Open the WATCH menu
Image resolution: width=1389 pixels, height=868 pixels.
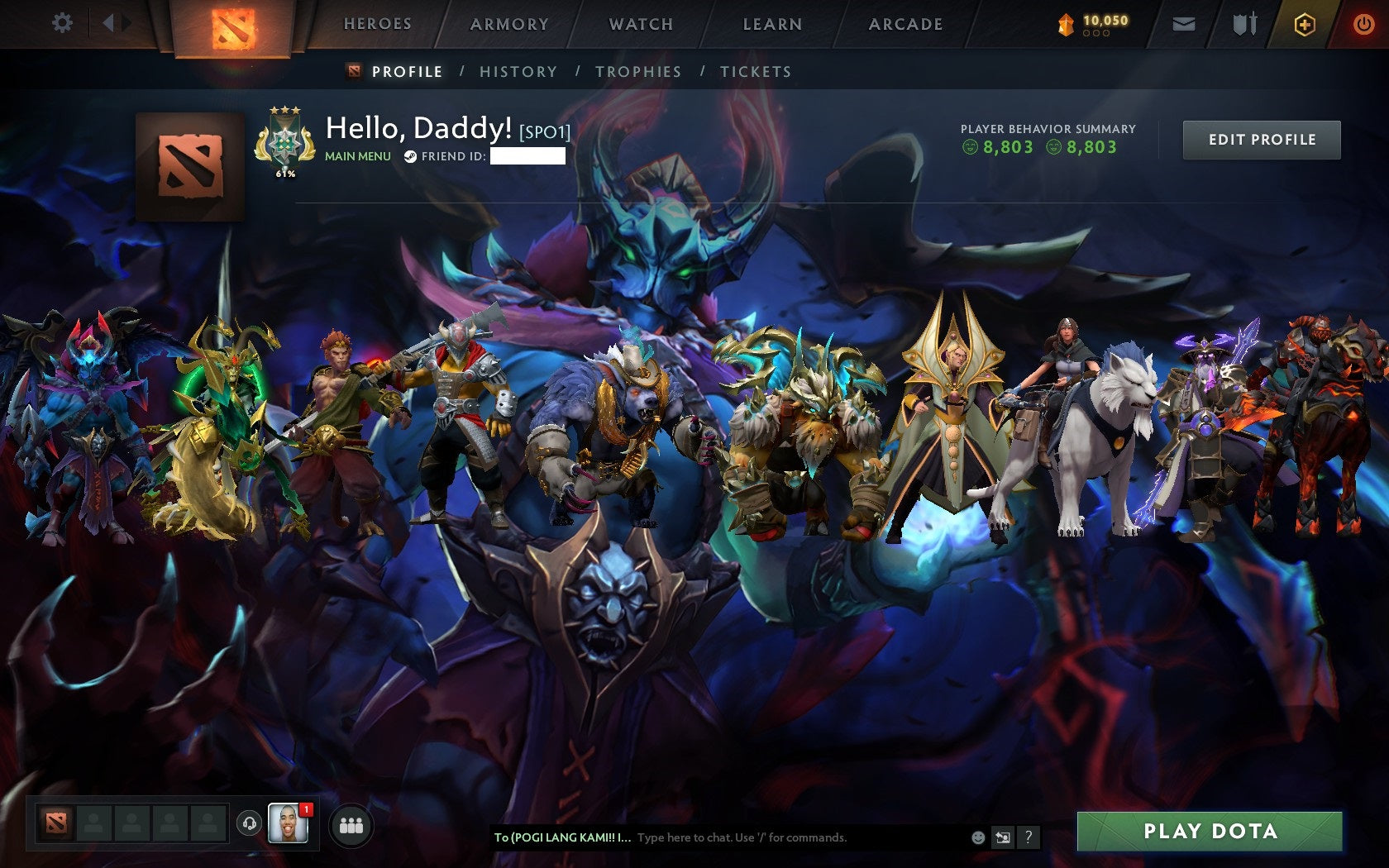click(x=641, y=24)
